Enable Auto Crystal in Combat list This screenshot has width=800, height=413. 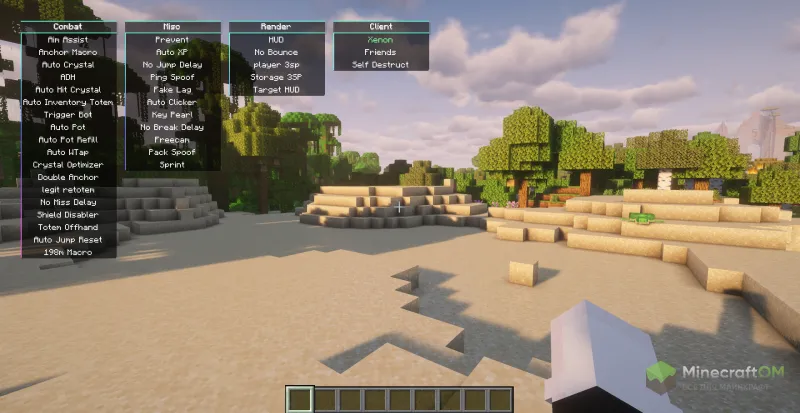tap(69, 64)
